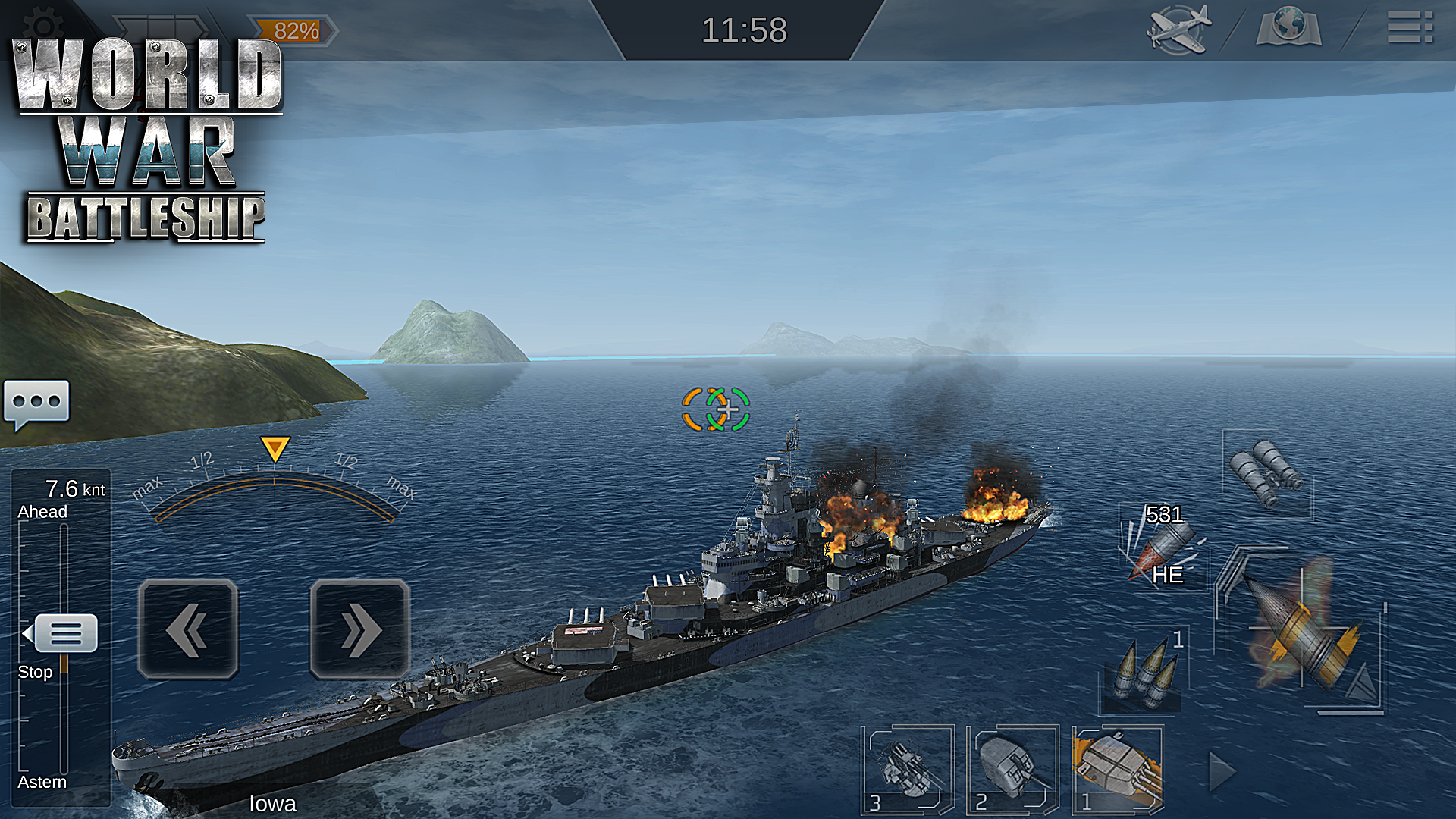This screenshot has width=1456, height=819.
Task: Activate the binoculars zoom view
Action: (x=1266, y=472)
